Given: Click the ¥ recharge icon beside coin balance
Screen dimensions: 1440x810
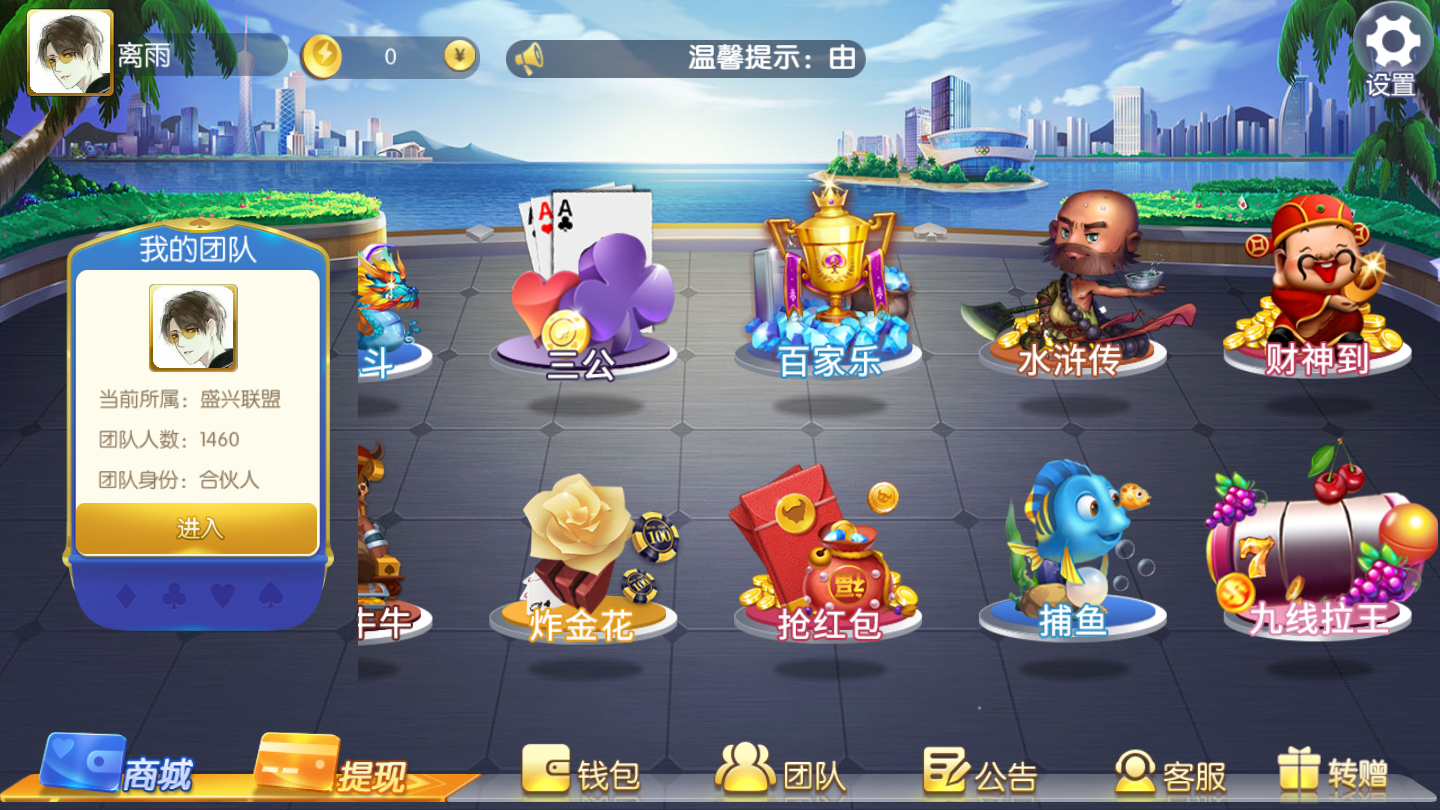Looking at the screenshot, I should (458, 57).
